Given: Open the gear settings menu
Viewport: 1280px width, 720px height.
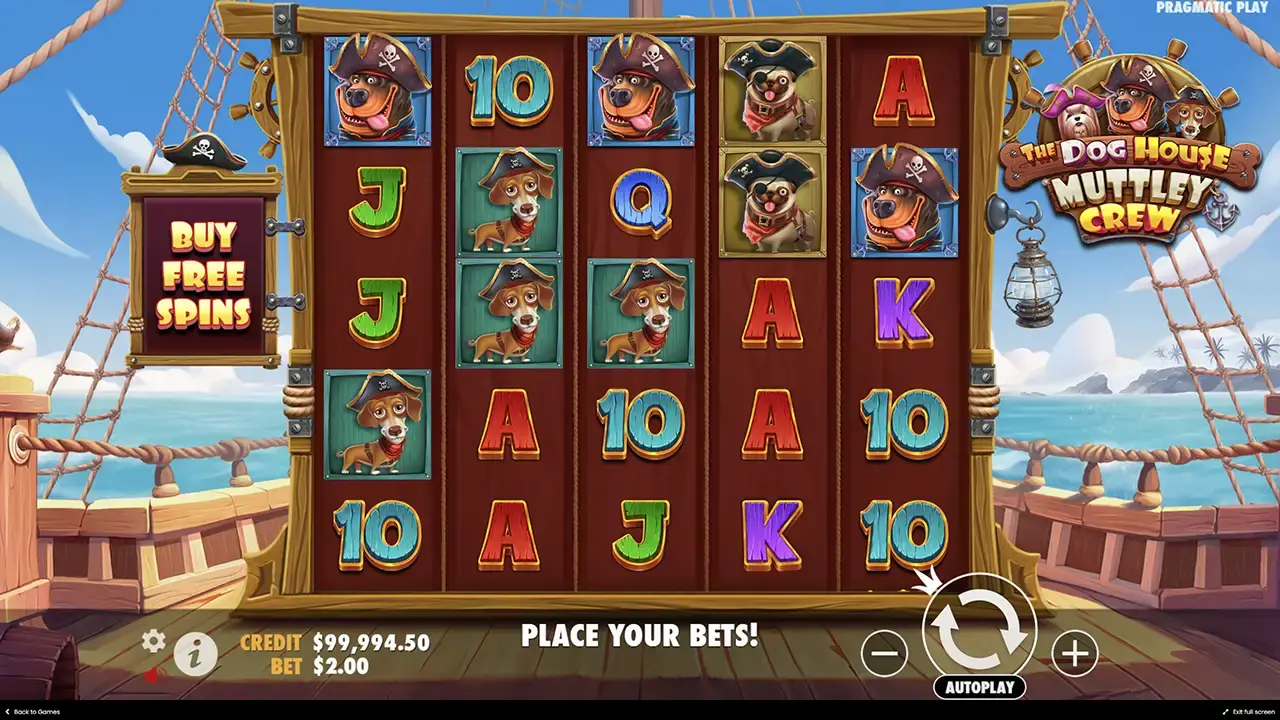Looking at the screenshot, I should 153,641.
